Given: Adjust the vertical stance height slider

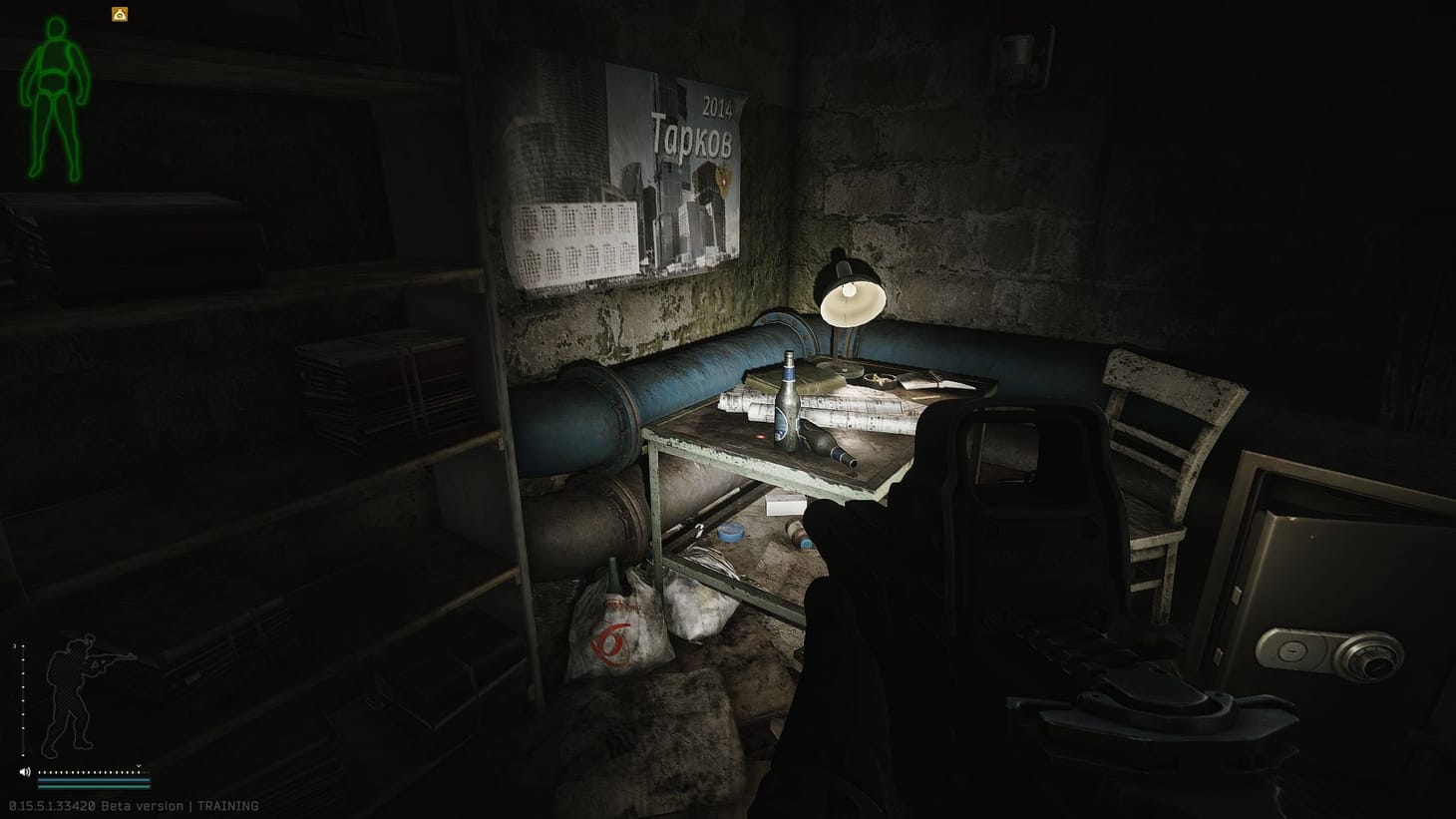Looking at the screenshot, I should click(23, 698).
